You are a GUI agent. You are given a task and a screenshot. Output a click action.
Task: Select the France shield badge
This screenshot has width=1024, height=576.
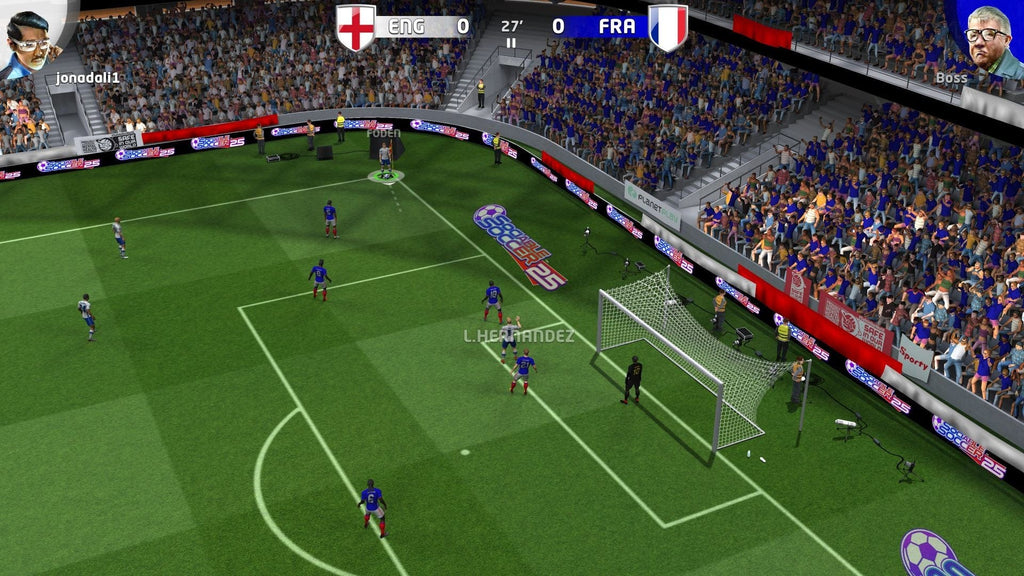(668, 27)
